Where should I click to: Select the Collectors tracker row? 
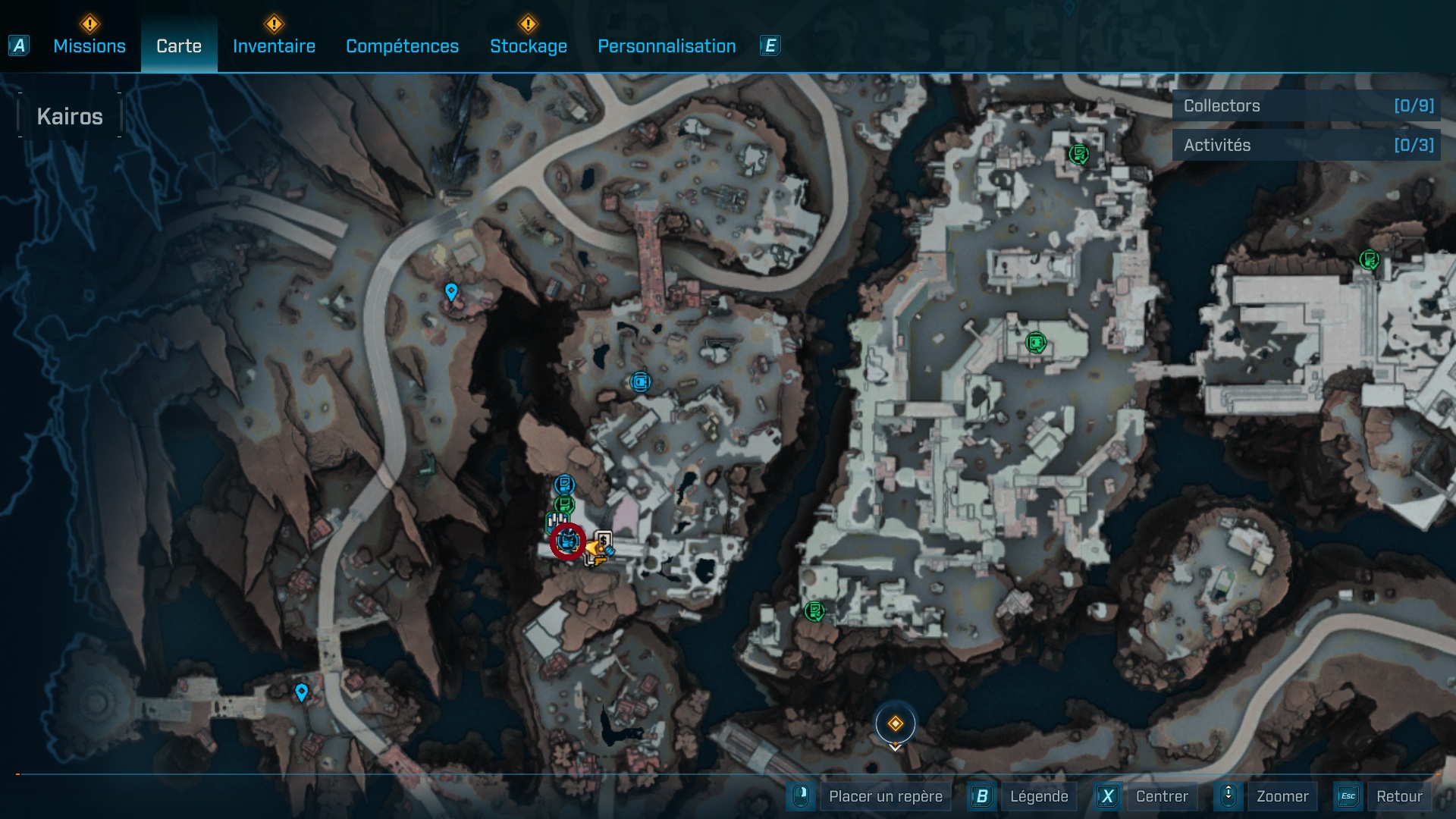pyautogui.click(x=1307, y=105)
